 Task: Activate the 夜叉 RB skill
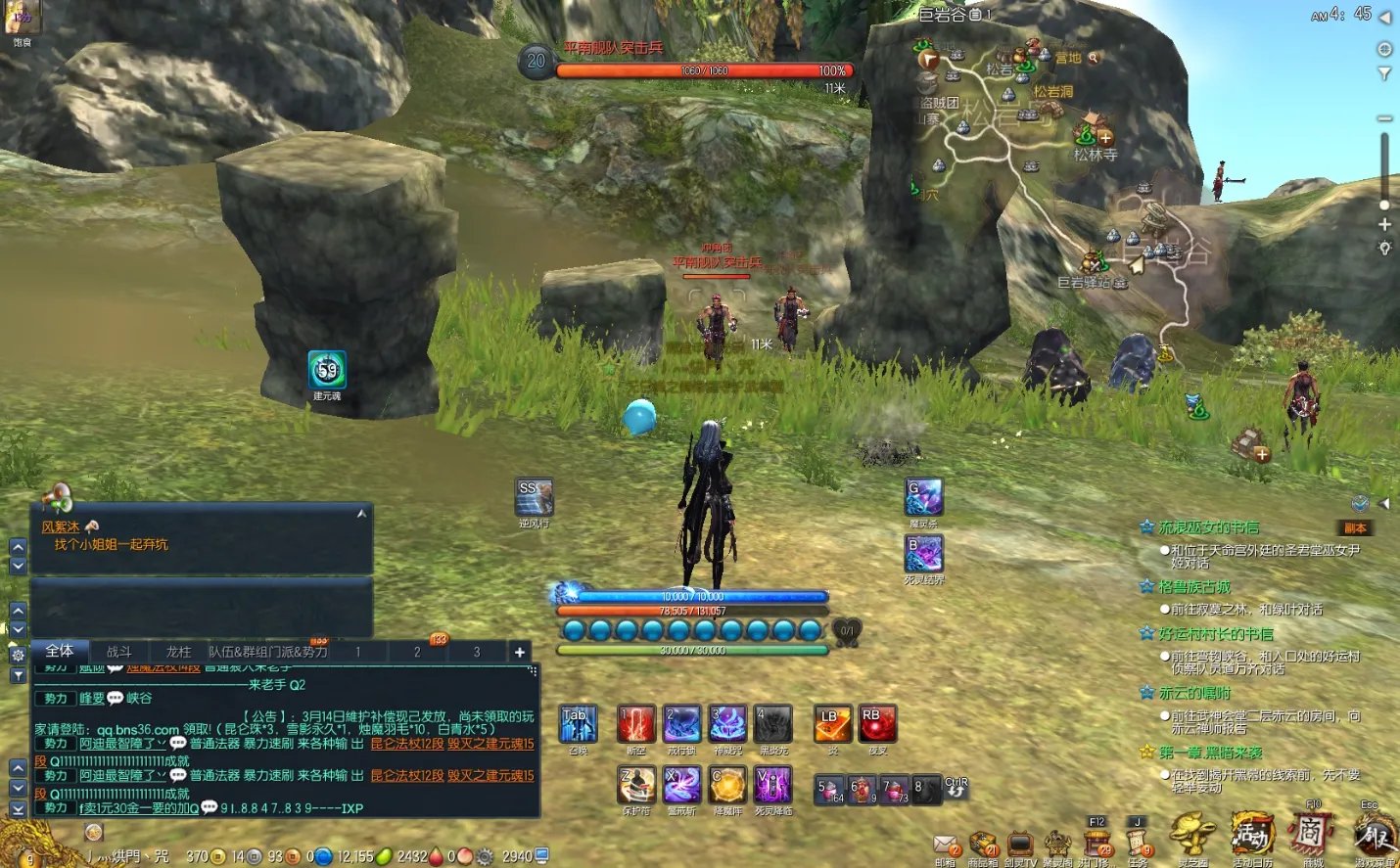coord(876,724)
